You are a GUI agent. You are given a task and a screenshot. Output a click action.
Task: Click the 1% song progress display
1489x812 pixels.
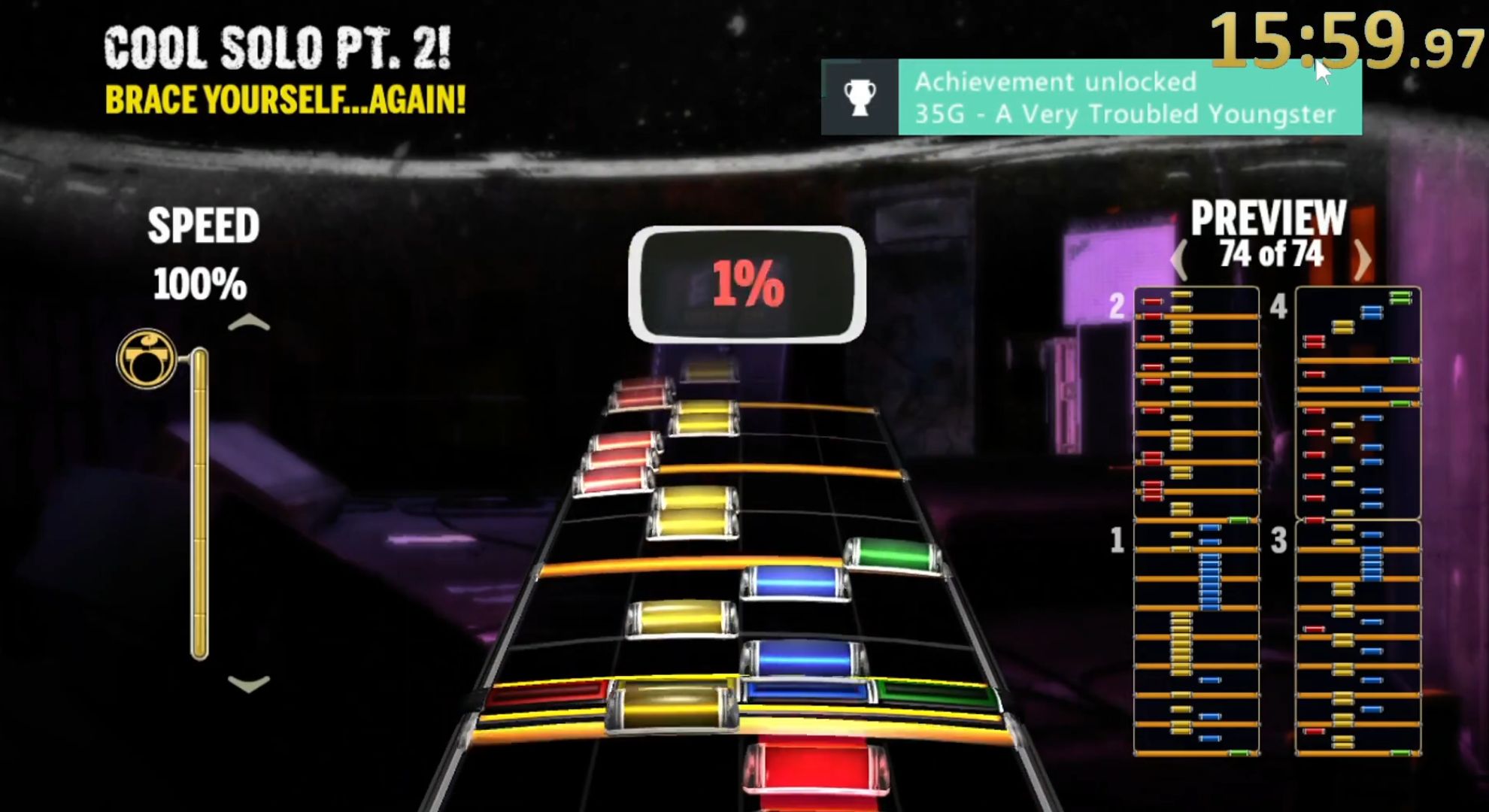747,284
